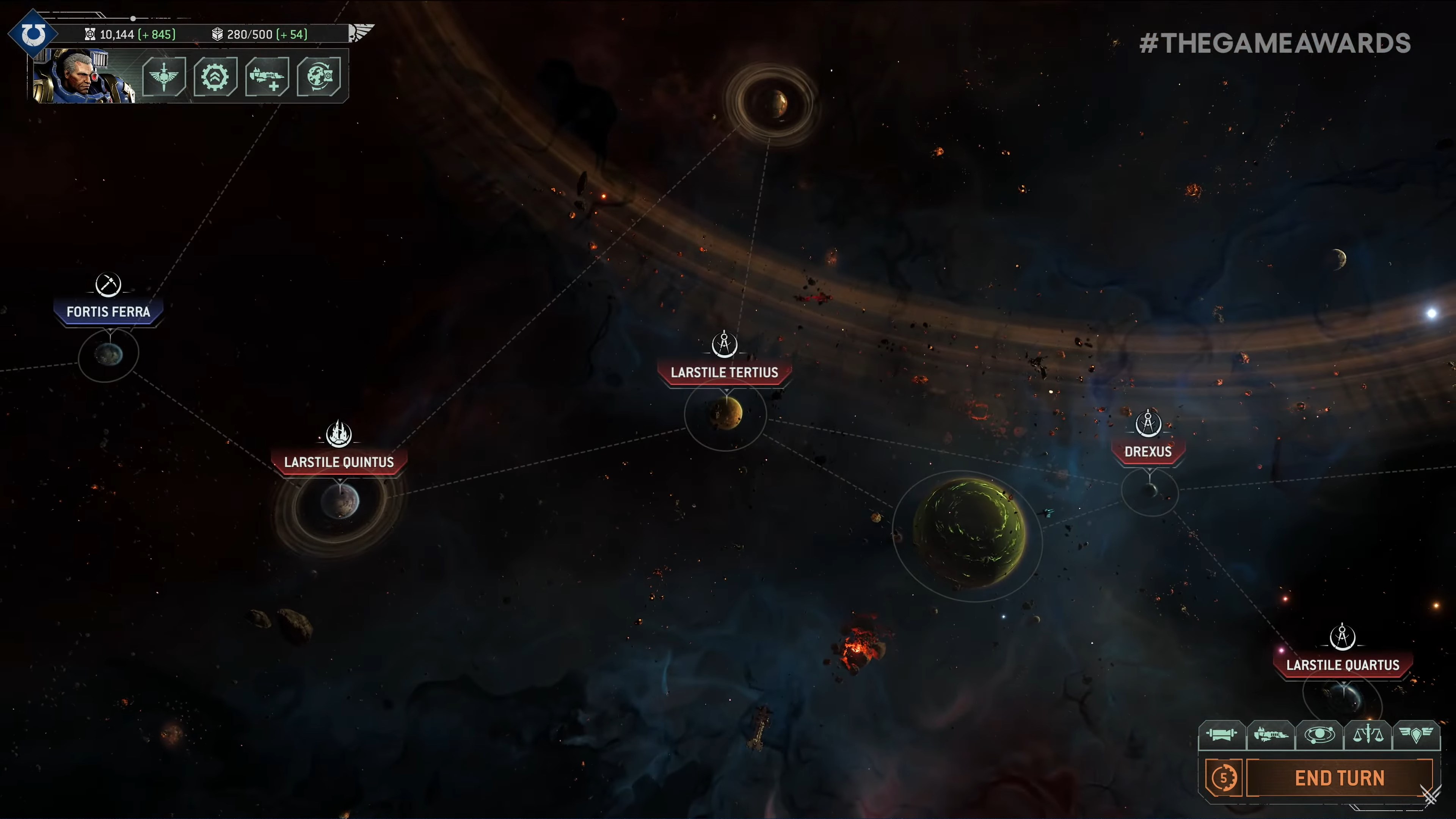Click the Ultramarines chapter emblem
The width and height of the screenshot is (1456, 819).
coord(33,34)
